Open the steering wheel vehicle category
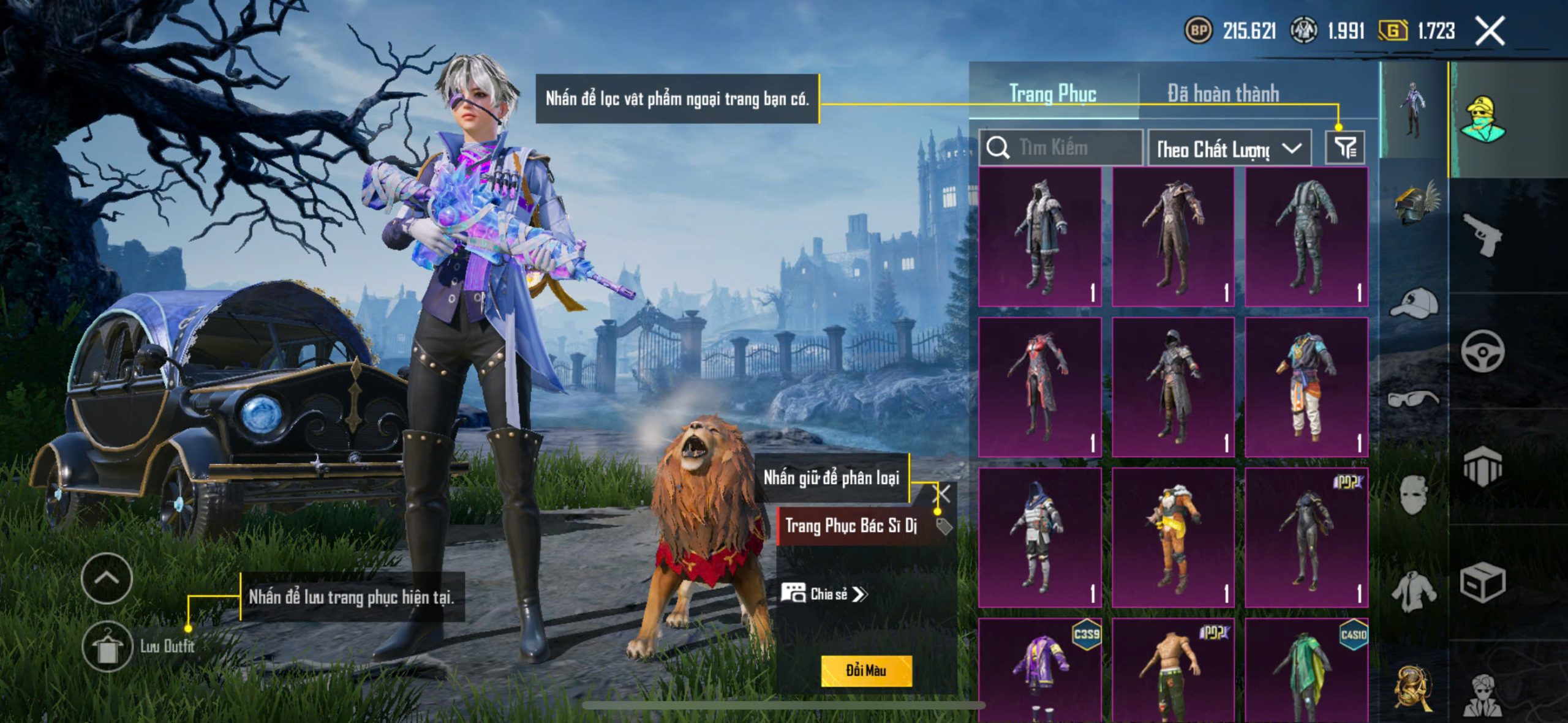 1482,351
